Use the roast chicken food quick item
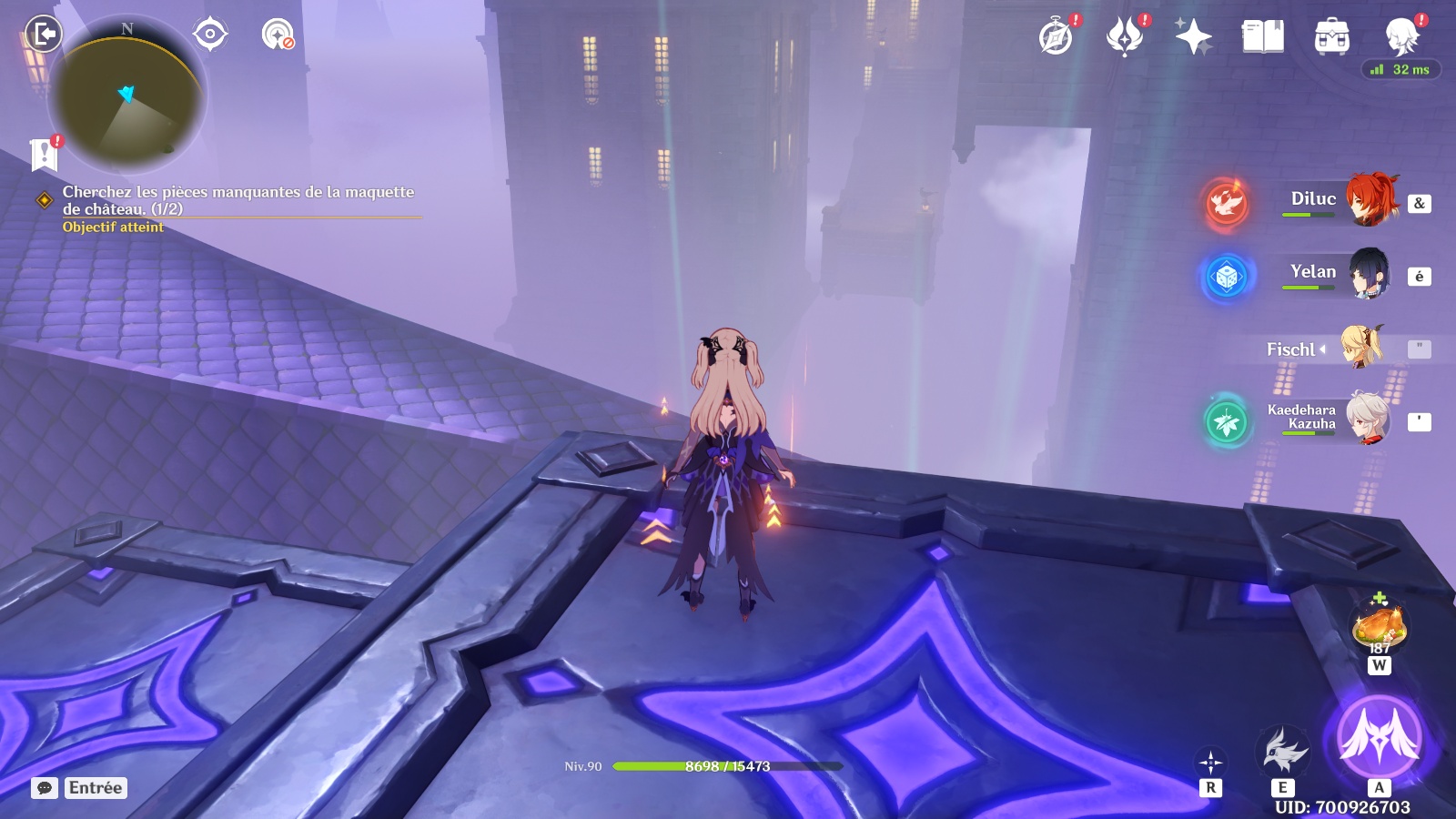Viewport: 1456px width, 819px height. (1380, 626)
